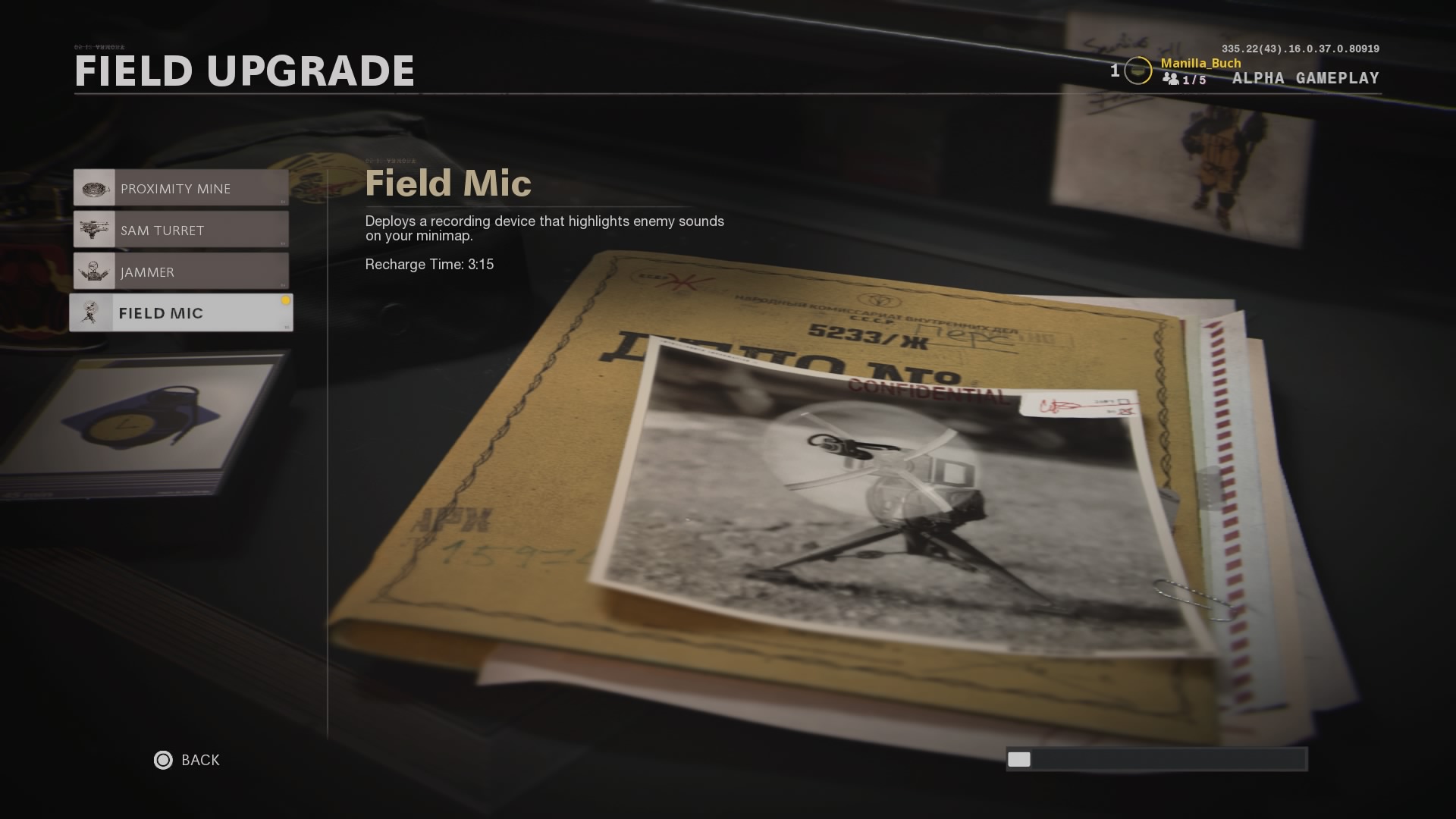Choose Jammer from the Field Upgrade list
The height and width of the screenshot is (819, 1456).
click(182, 271)
